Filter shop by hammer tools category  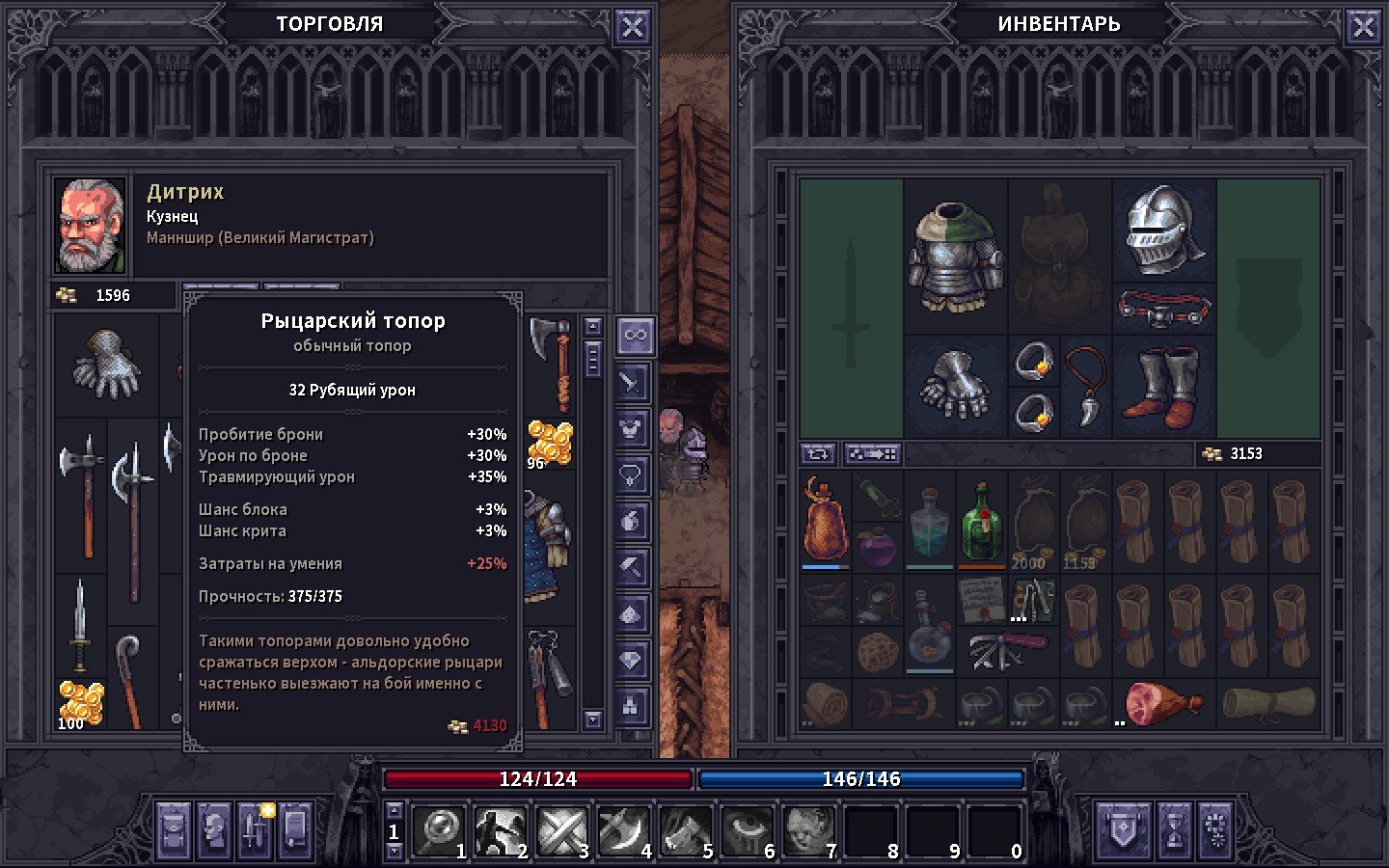pos(632,568)
